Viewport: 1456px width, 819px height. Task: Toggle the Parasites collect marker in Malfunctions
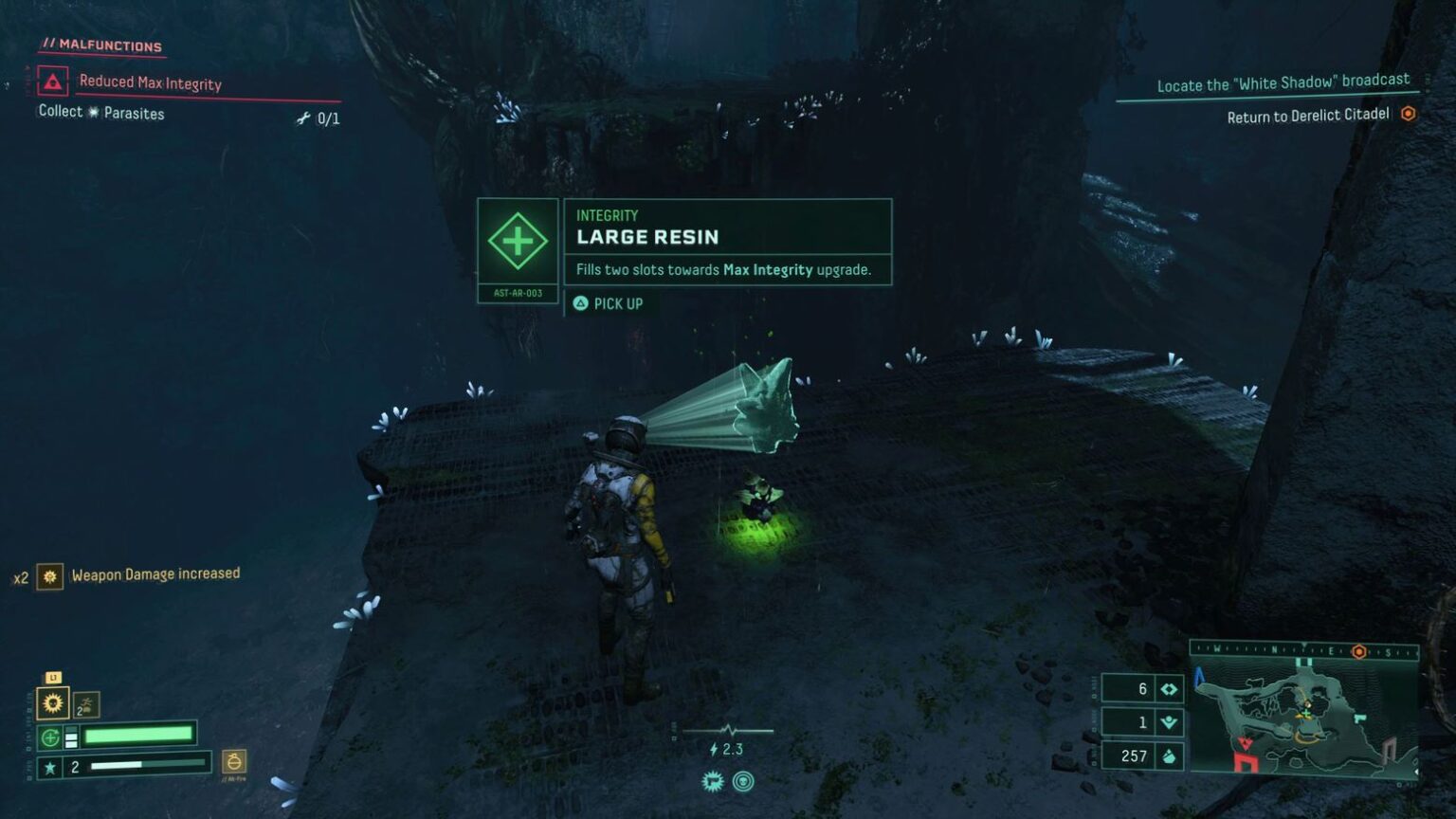point(92,111)
